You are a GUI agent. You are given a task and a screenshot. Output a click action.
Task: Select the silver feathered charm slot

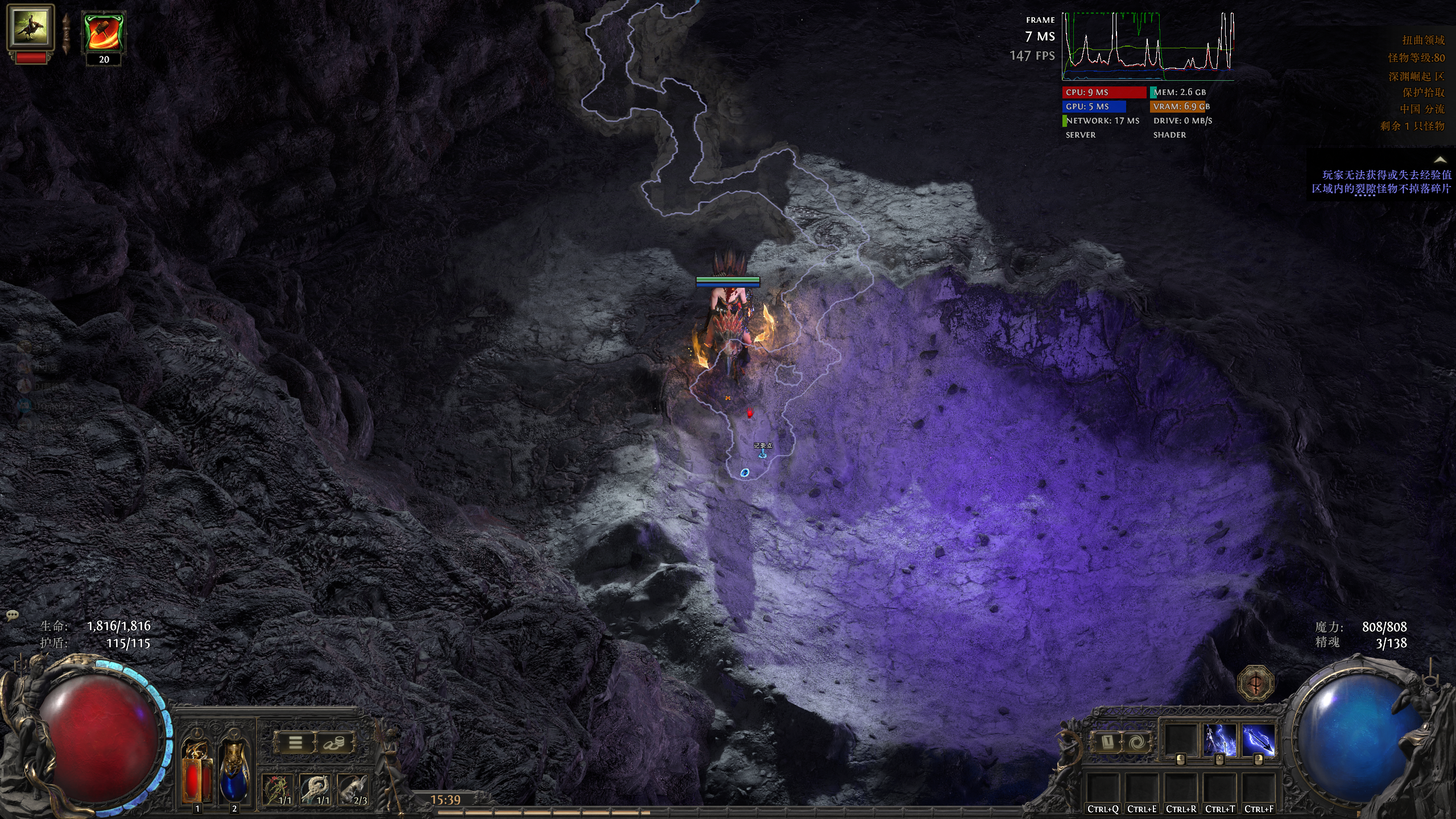[316, 789]
